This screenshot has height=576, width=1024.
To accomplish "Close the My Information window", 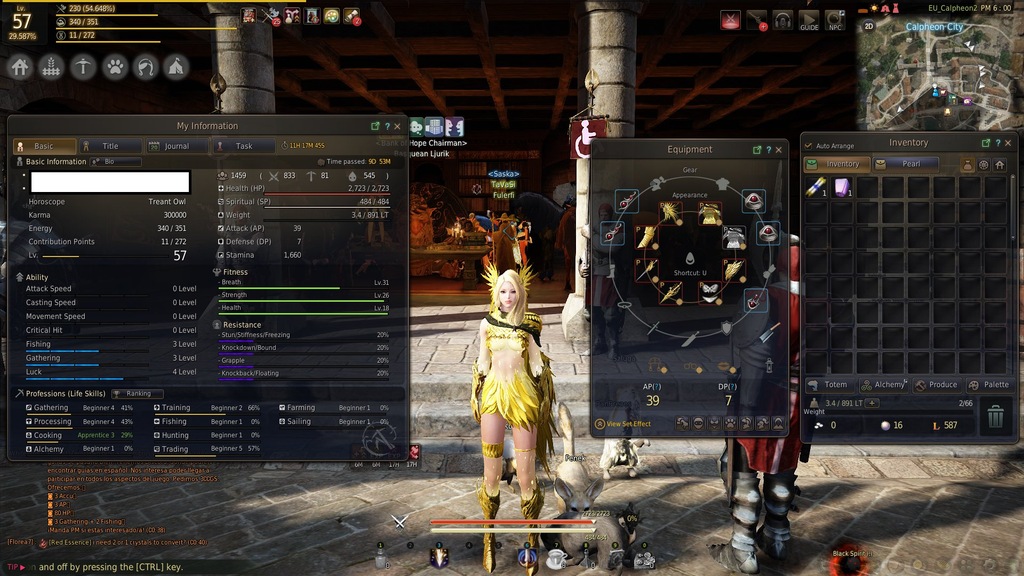I will [398, 126].
